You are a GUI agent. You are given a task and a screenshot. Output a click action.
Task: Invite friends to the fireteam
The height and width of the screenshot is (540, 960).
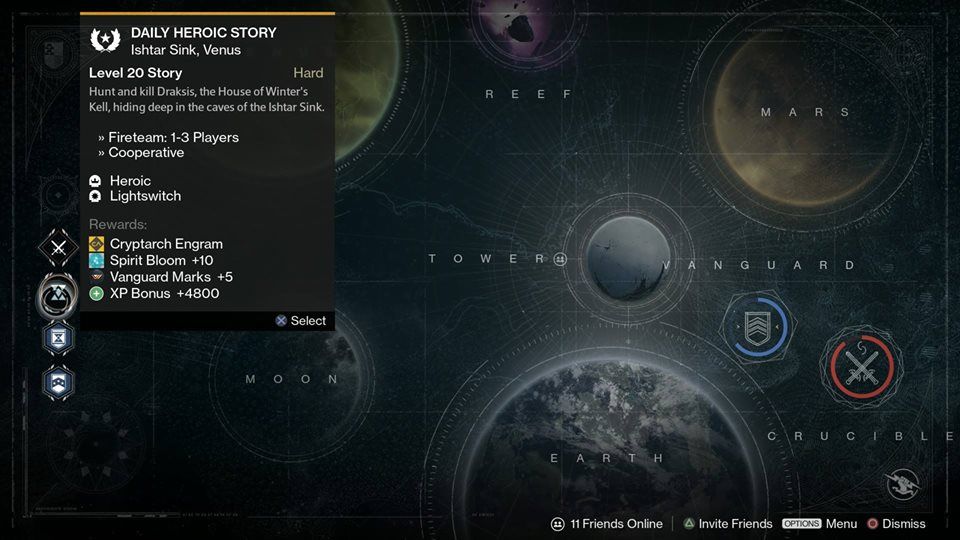727,524
